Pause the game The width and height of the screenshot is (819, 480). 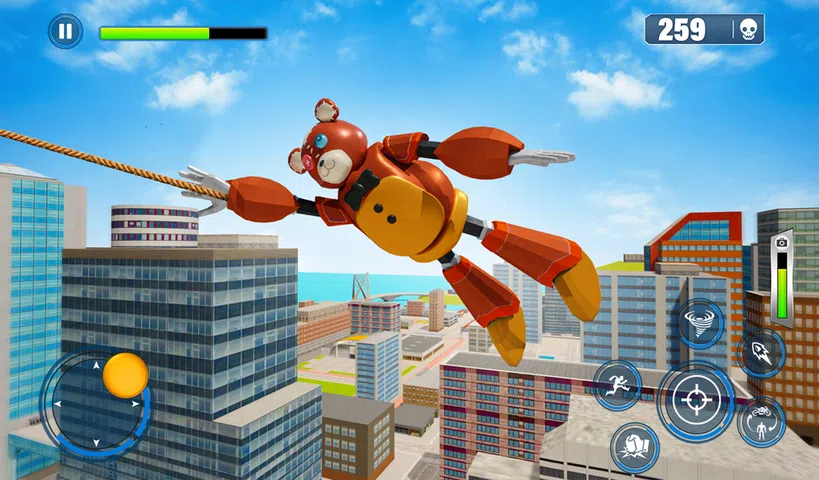click(x=65, y=31)
